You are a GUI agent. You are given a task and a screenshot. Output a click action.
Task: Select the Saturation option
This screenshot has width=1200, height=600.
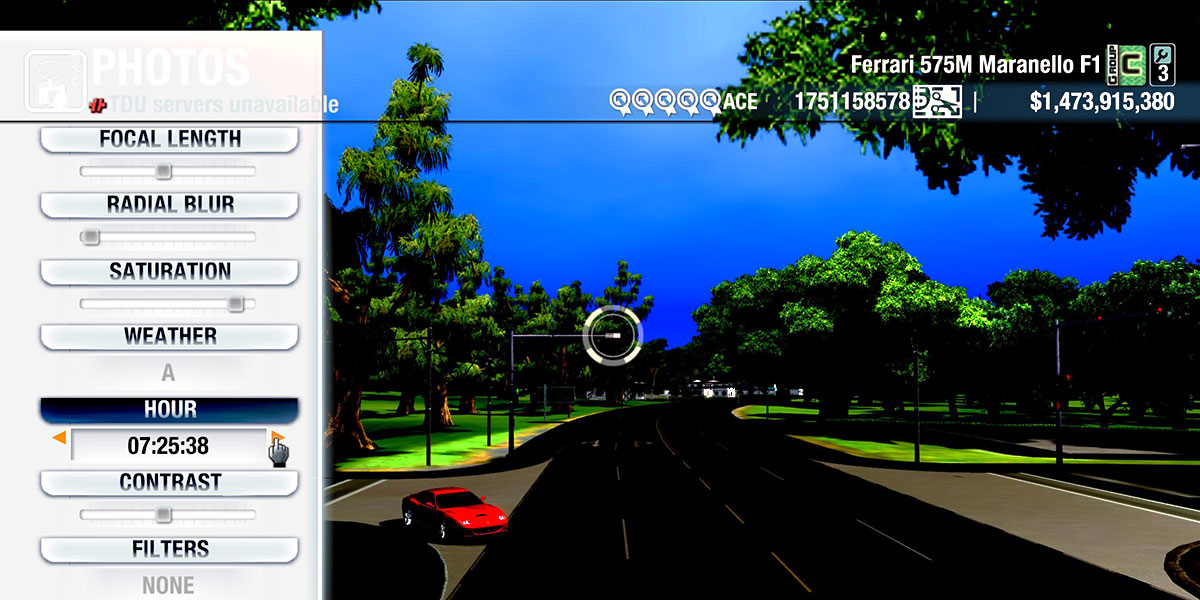169,272
